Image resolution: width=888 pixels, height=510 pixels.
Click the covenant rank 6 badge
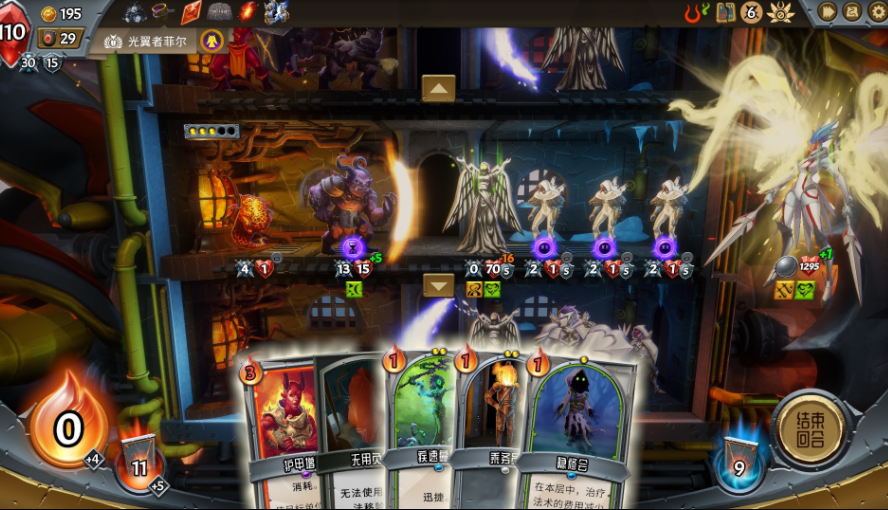pos(751,12)
